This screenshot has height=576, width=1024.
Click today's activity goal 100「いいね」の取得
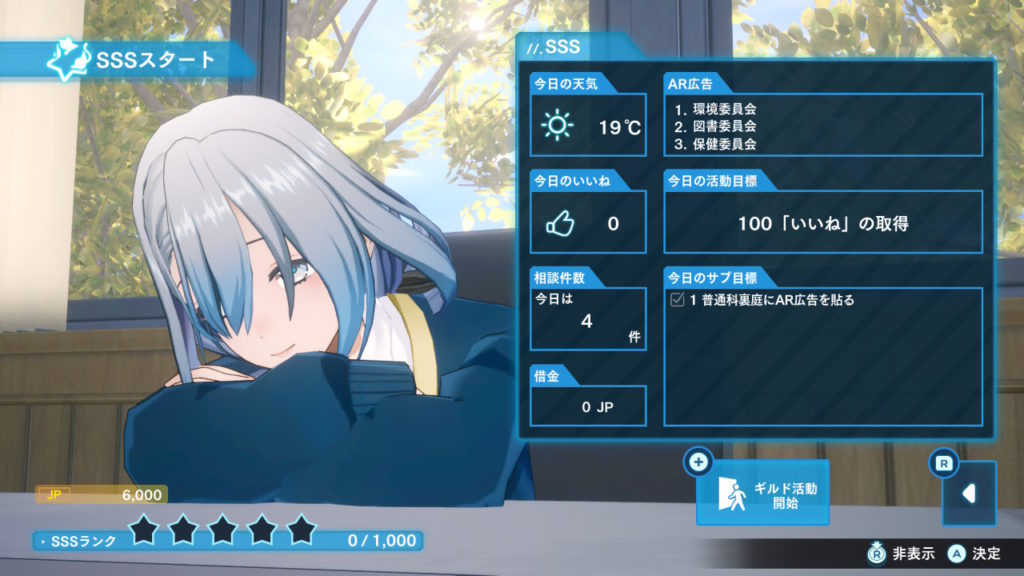pyautogui.click(x=822, y=223)
